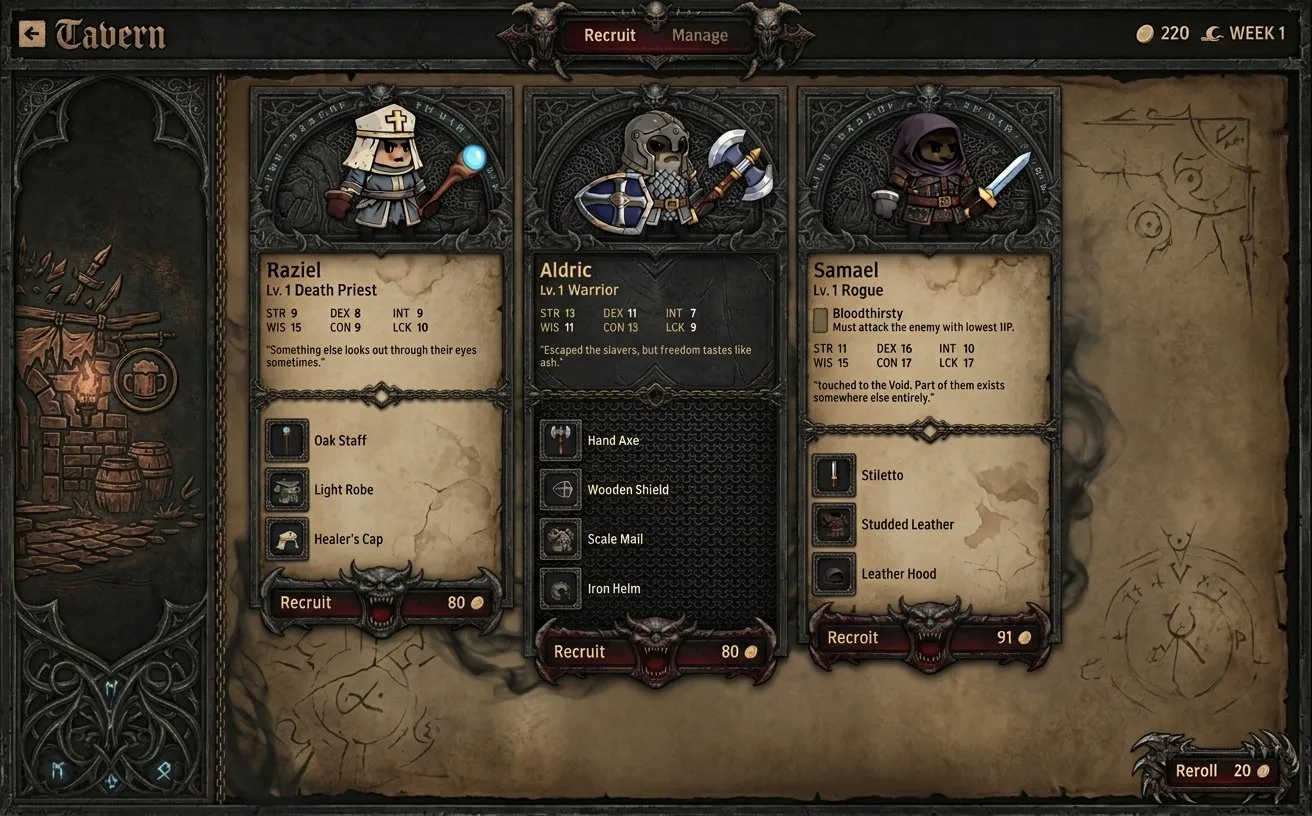Select the Oak Staff item icon

tap(286, 440)
